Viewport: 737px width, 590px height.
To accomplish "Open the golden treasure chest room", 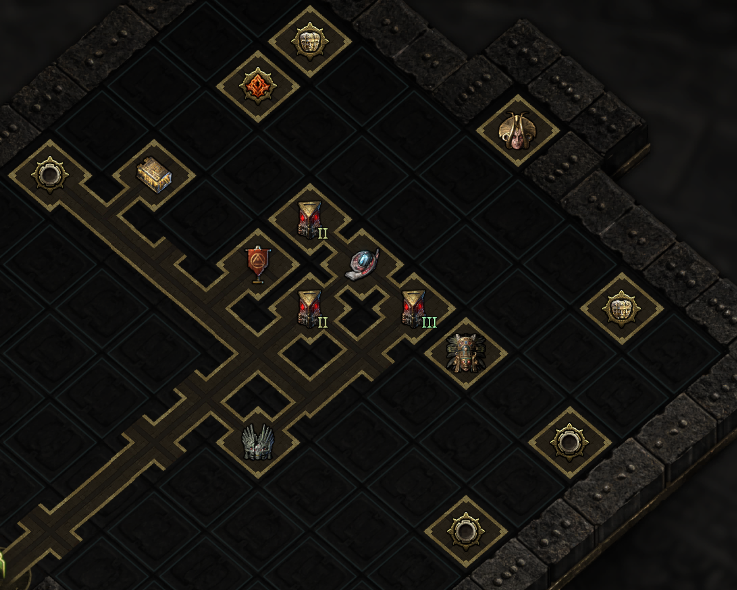I will click(x=154, y=174).
